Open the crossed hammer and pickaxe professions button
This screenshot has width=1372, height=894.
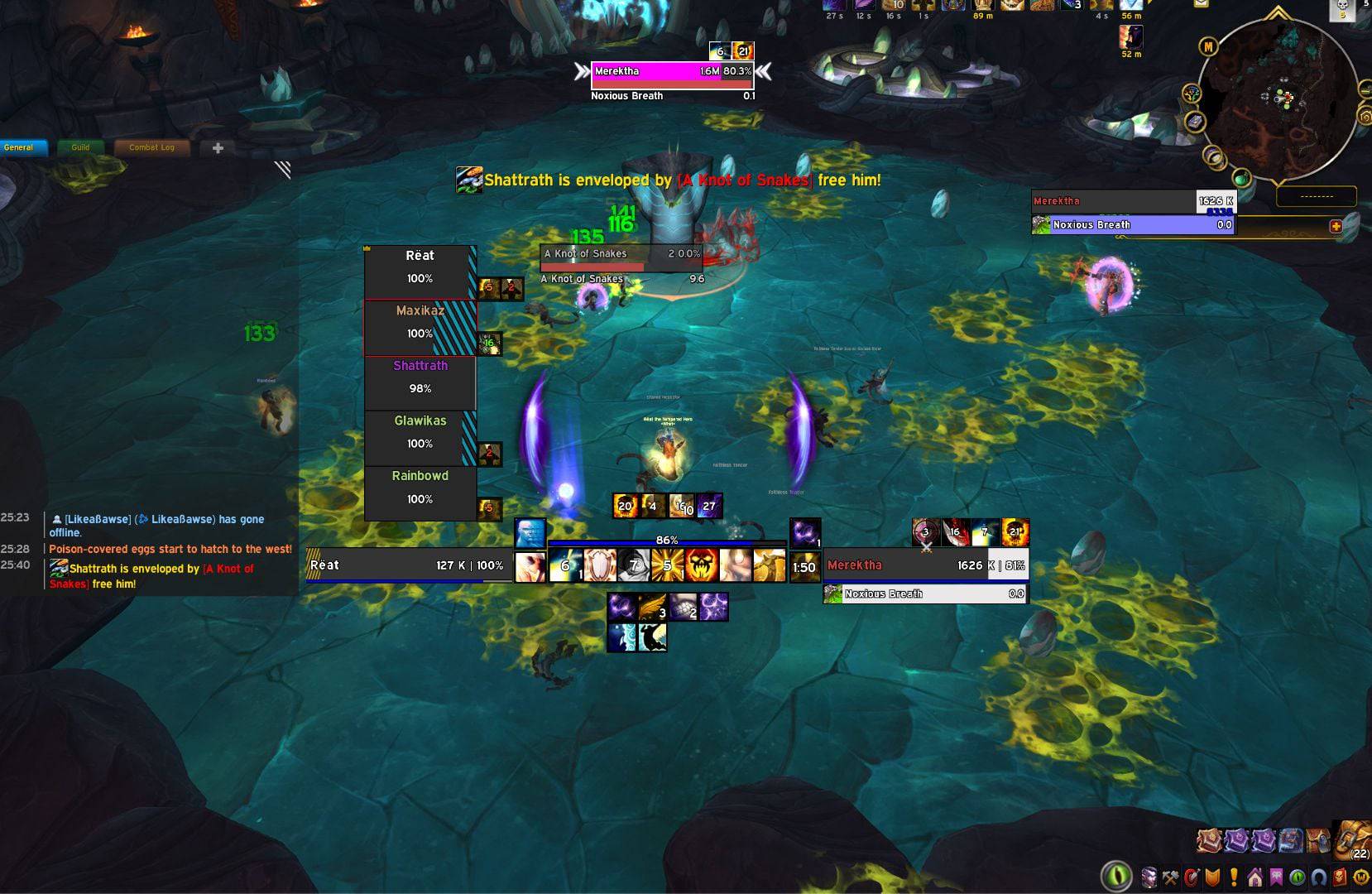point(1170,877)
